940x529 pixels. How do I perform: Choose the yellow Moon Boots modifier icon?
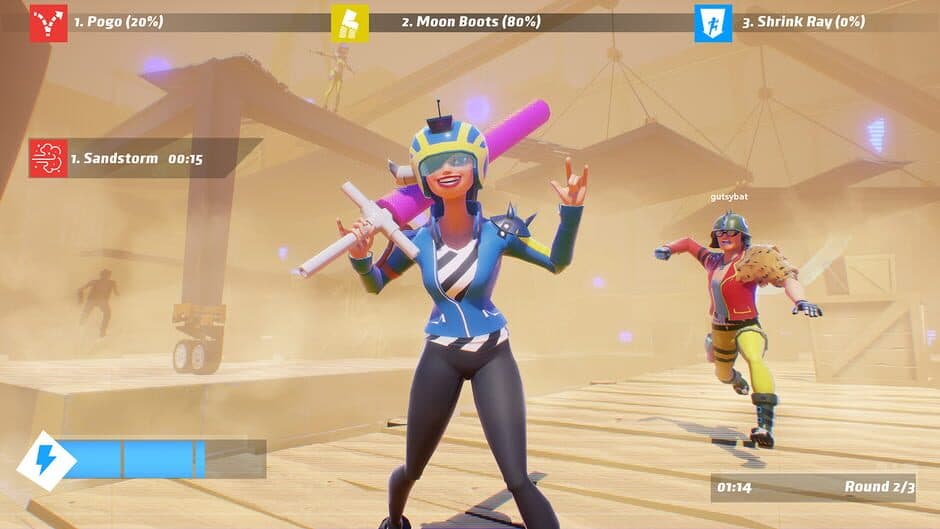(x=350, y=22)
